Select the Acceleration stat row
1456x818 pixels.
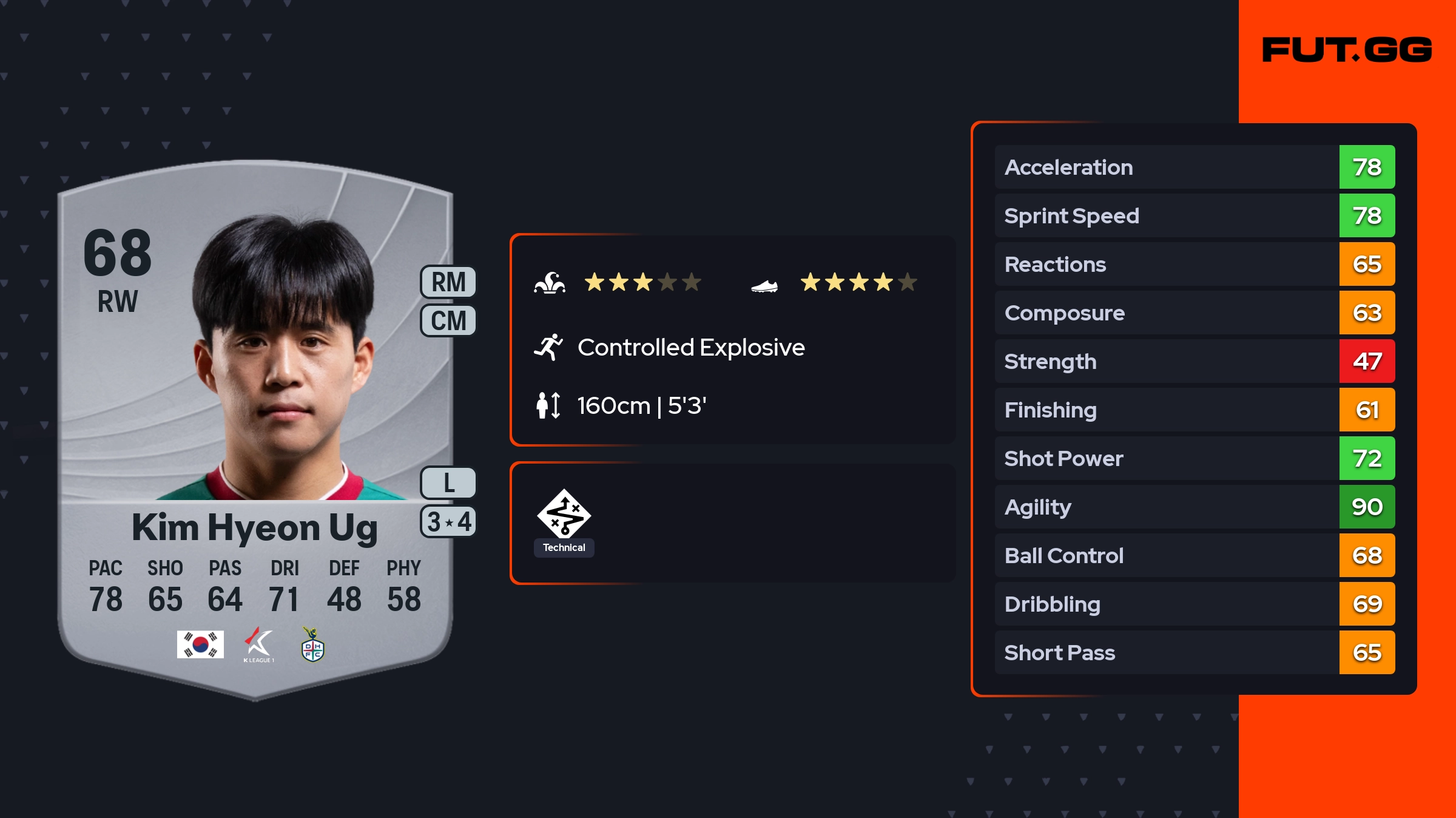coord(1194,167)
